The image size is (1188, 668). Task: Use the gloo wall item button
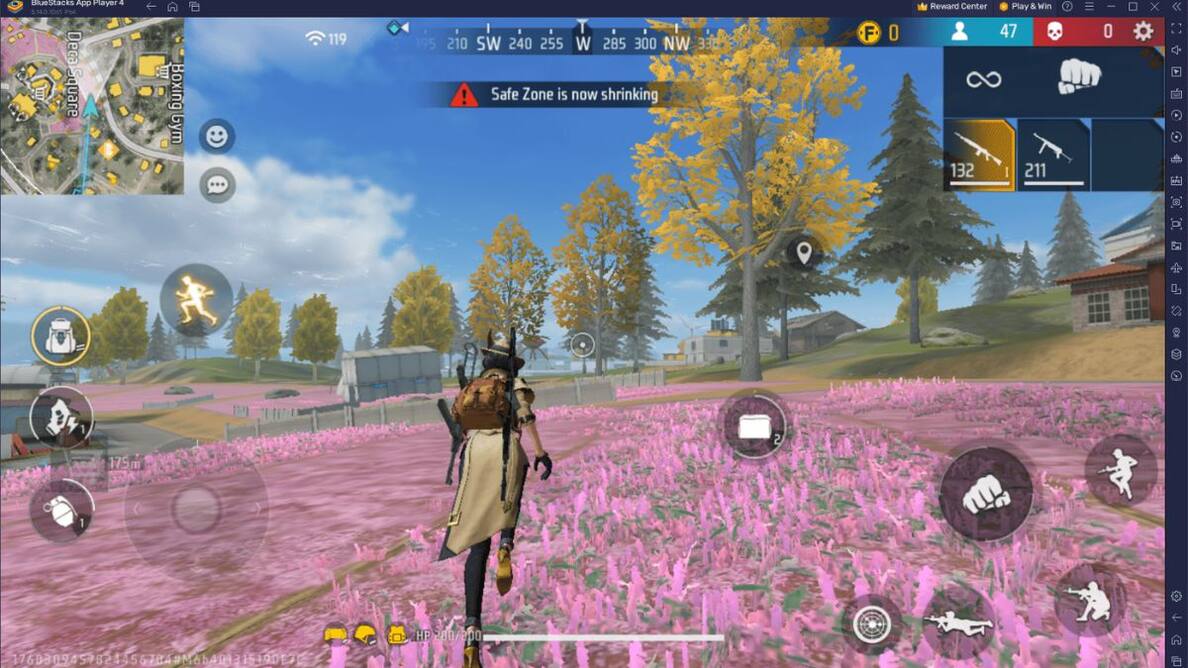(755, 425)
